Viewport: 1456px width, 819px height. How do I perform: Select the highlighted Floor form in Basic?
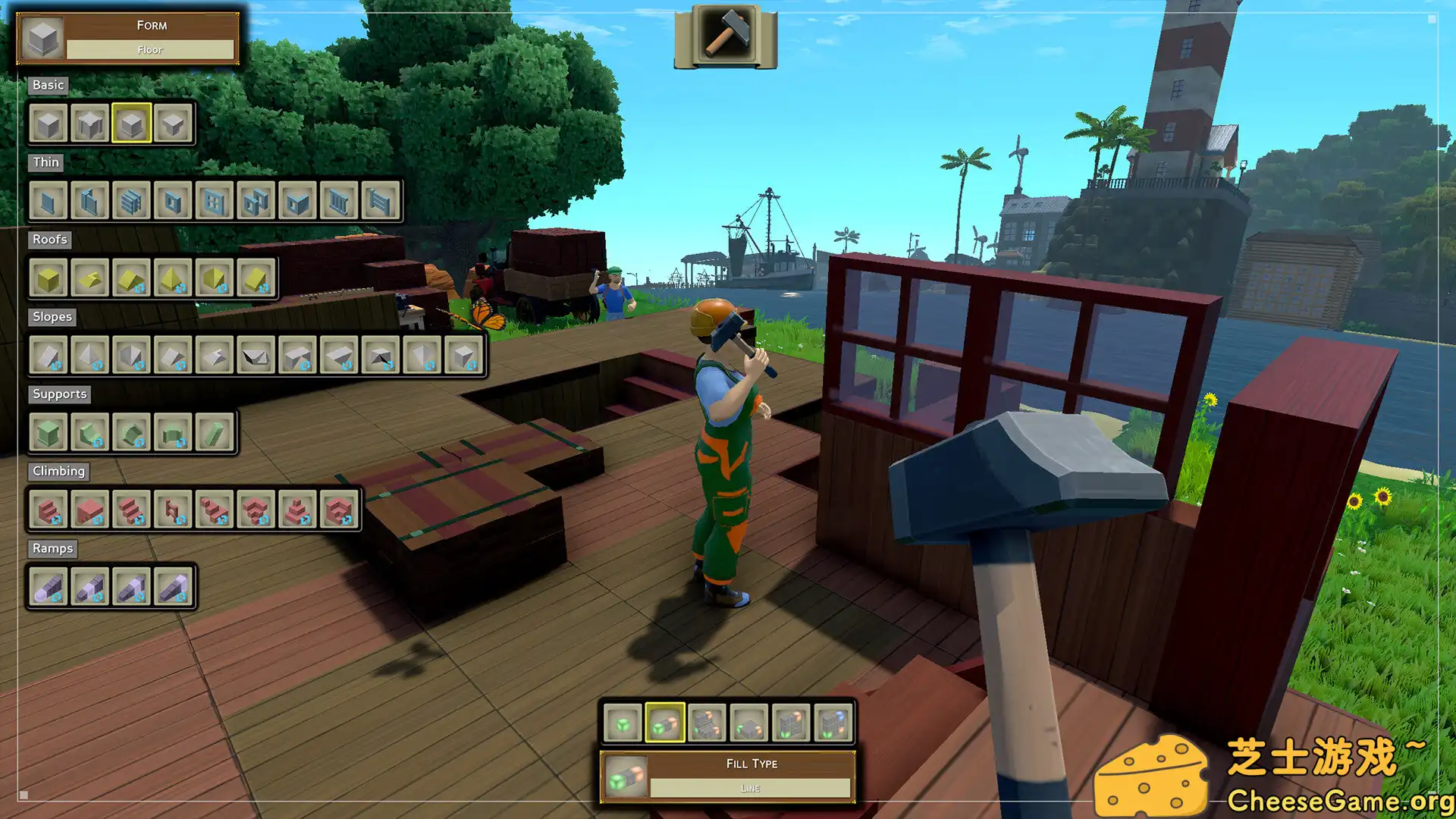[131, 123]
